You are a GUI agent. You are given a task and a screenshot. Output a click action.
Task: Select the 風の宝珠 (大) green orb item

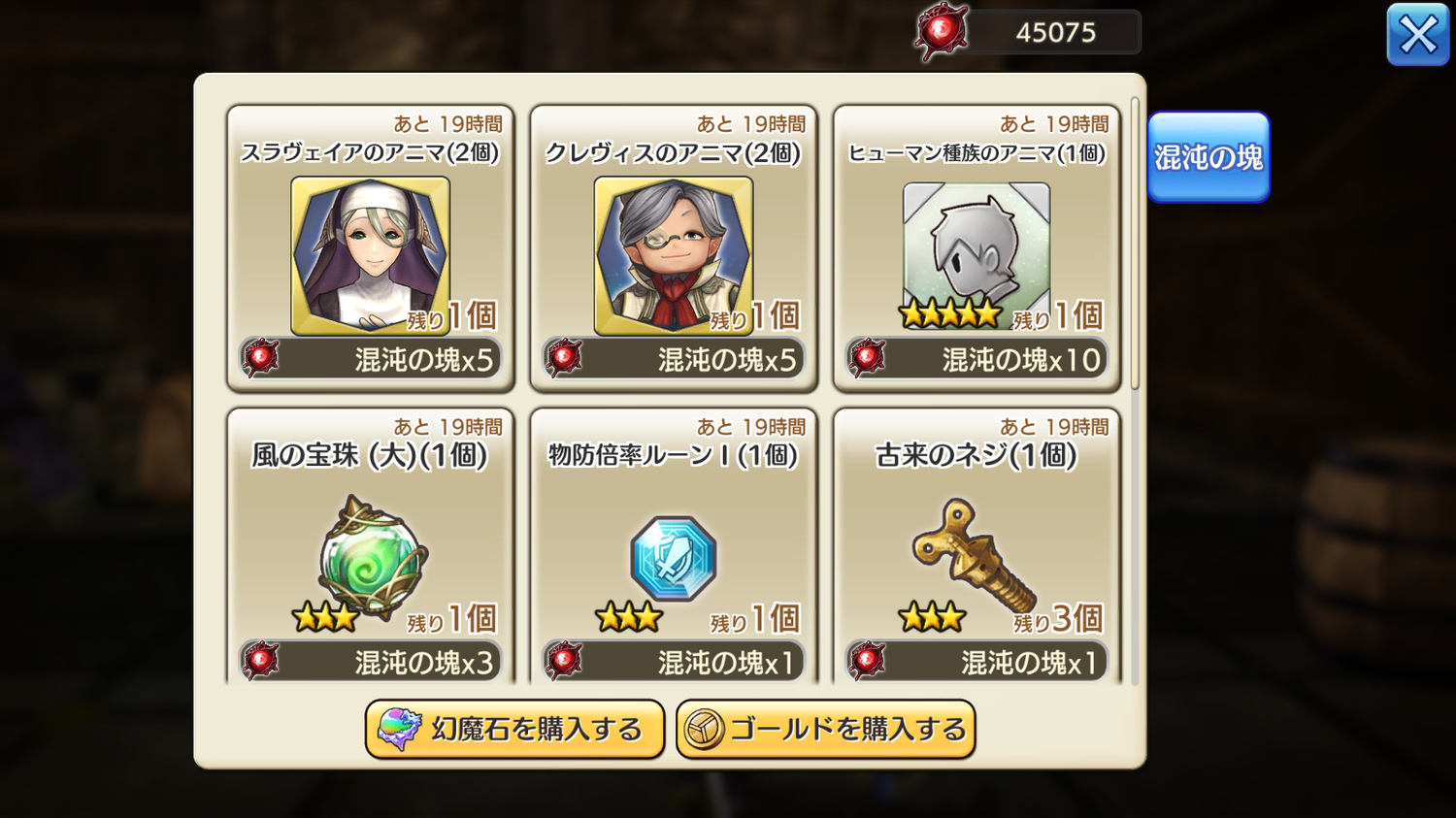[370, 550]
